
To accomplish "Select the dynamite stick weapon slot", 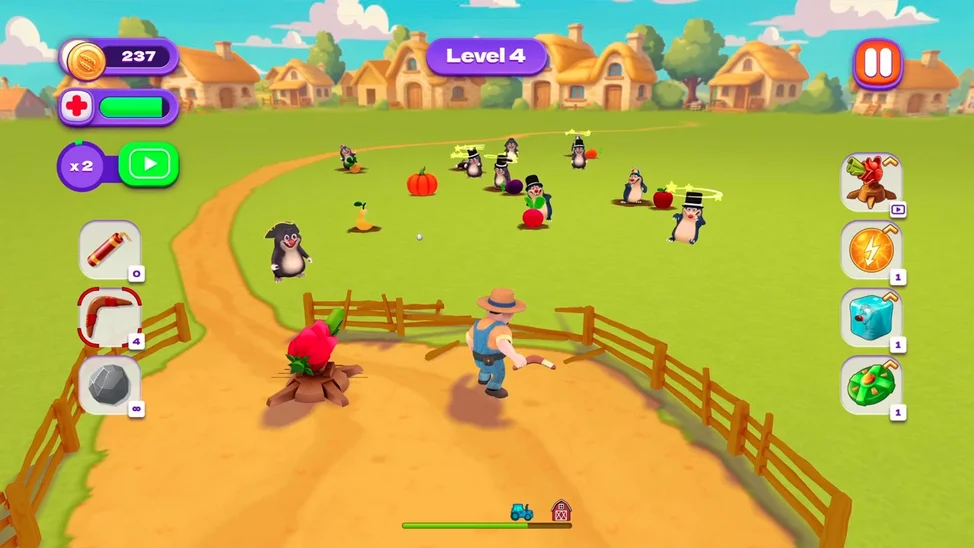I will click(109, 250).
